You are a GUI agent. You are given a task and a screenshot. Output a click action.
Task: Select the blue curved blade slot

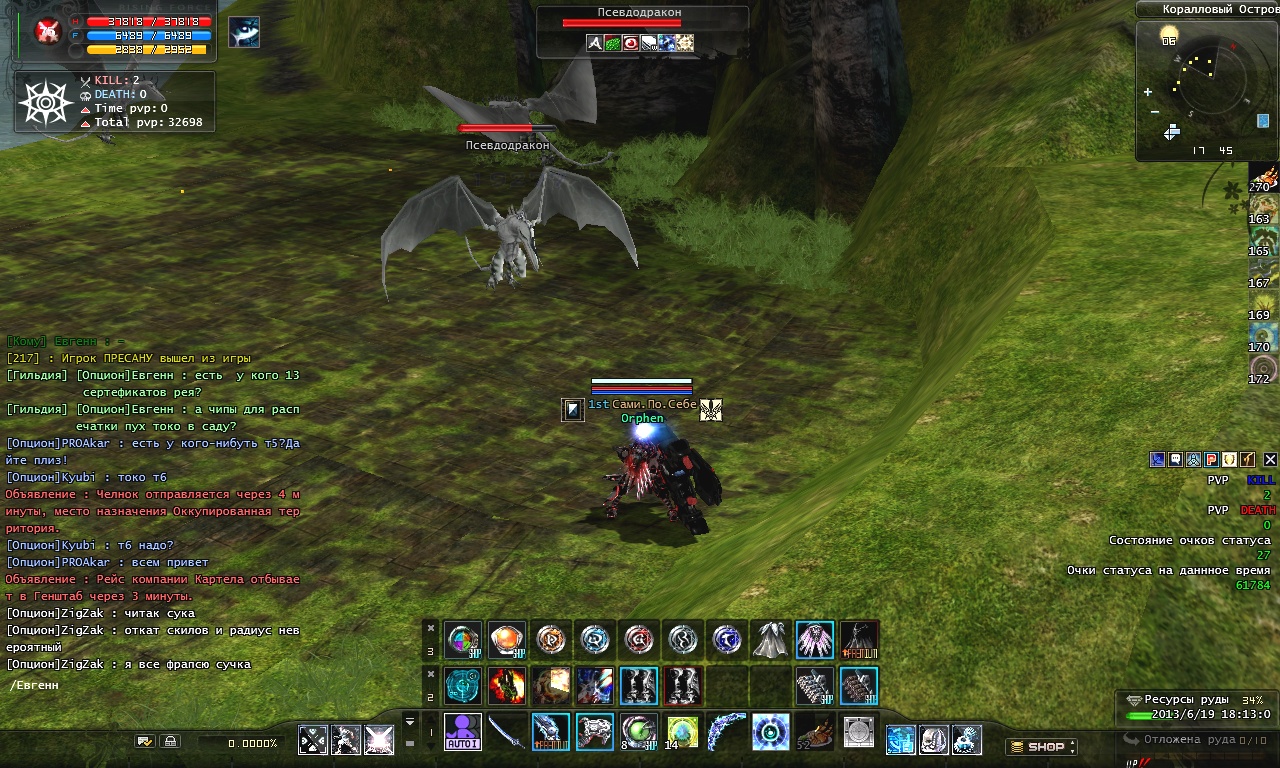pos(726,731)
